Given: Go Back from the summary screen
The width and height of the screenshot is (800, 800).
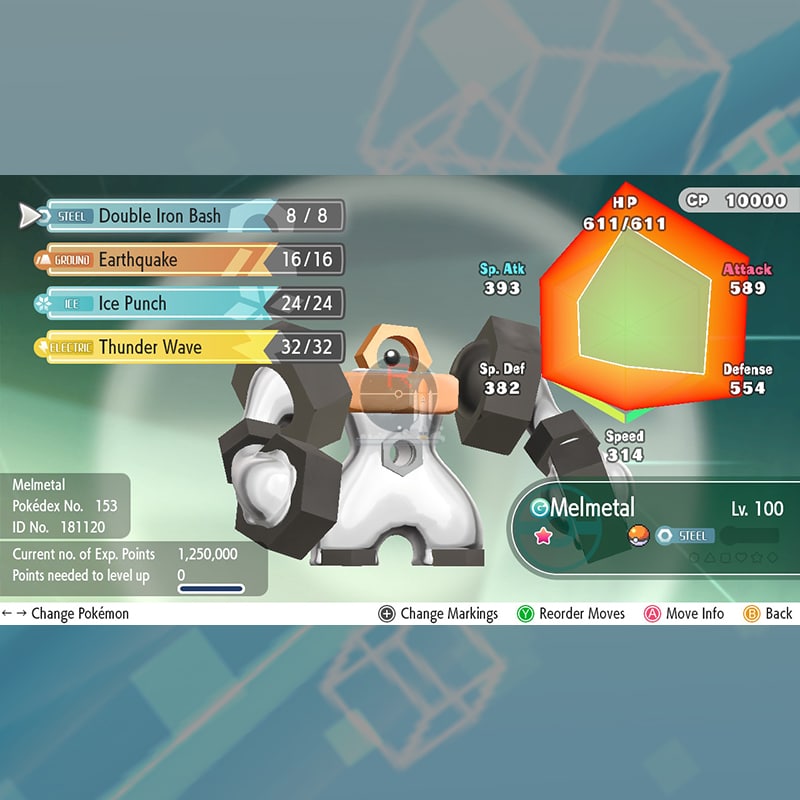Looking at the screenshot, I should coord(768,613).
